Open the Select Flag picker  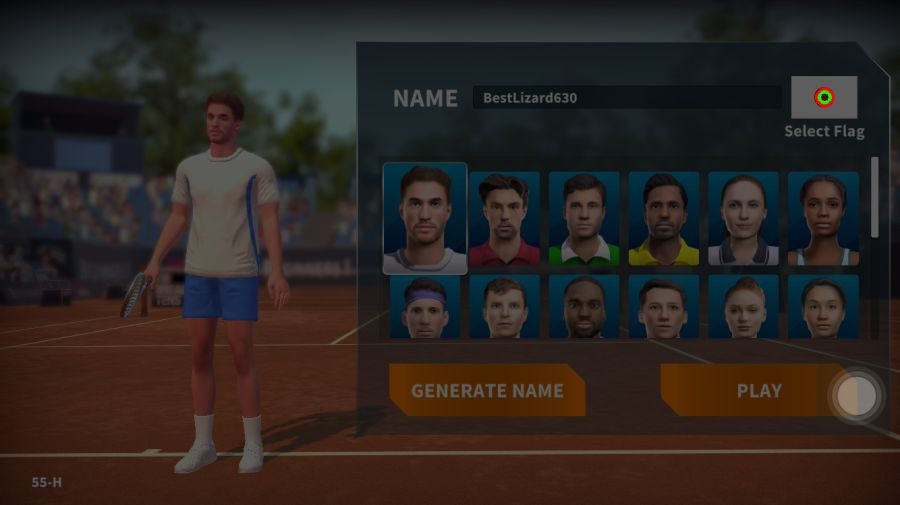coord(824,98)
